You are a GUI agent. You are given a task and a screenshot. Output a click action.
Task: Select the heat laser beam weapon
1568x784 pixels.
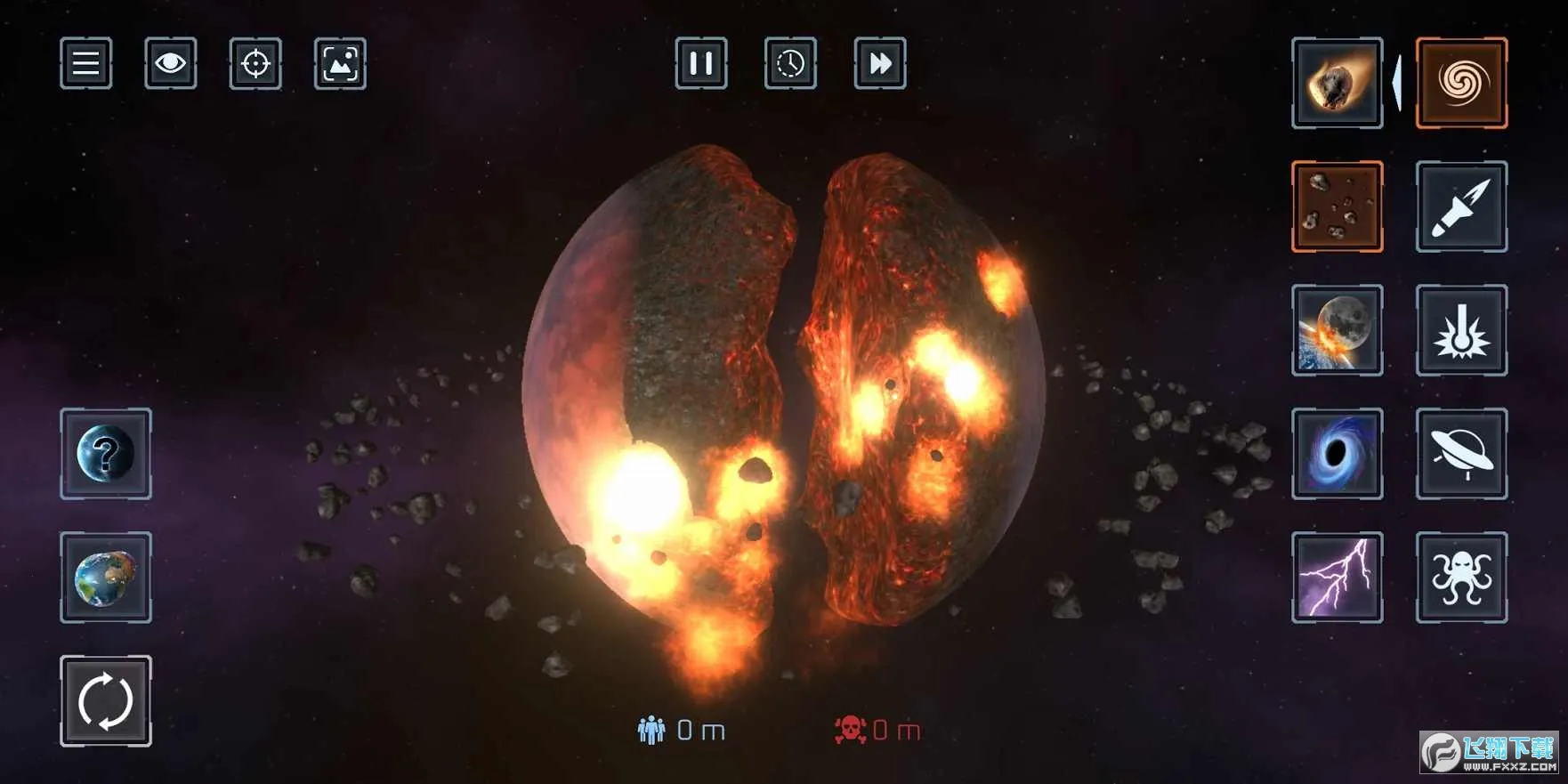(x=1461, y=331)
